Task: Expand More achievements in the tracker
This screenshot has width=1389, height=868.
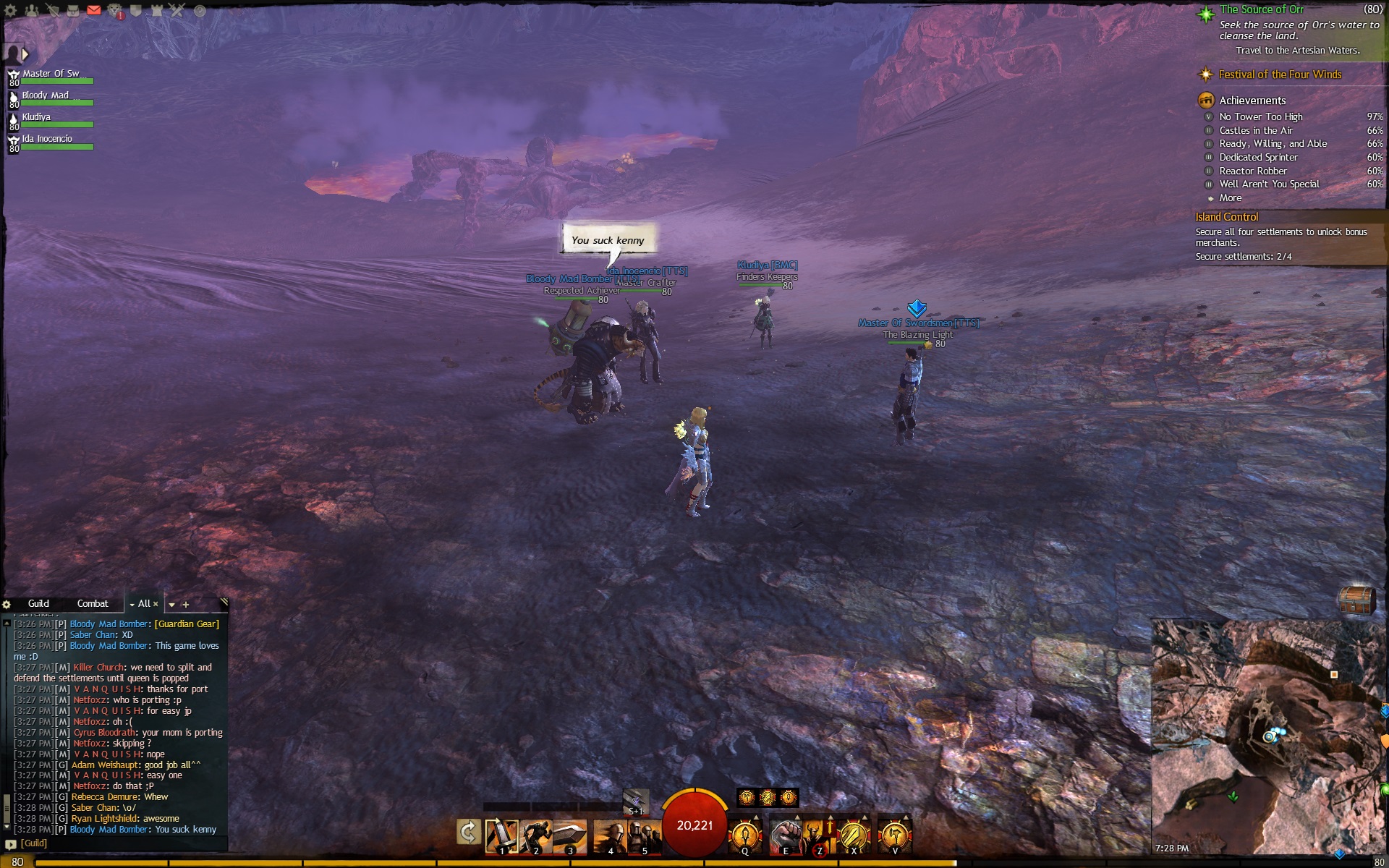Action: 1230,198
